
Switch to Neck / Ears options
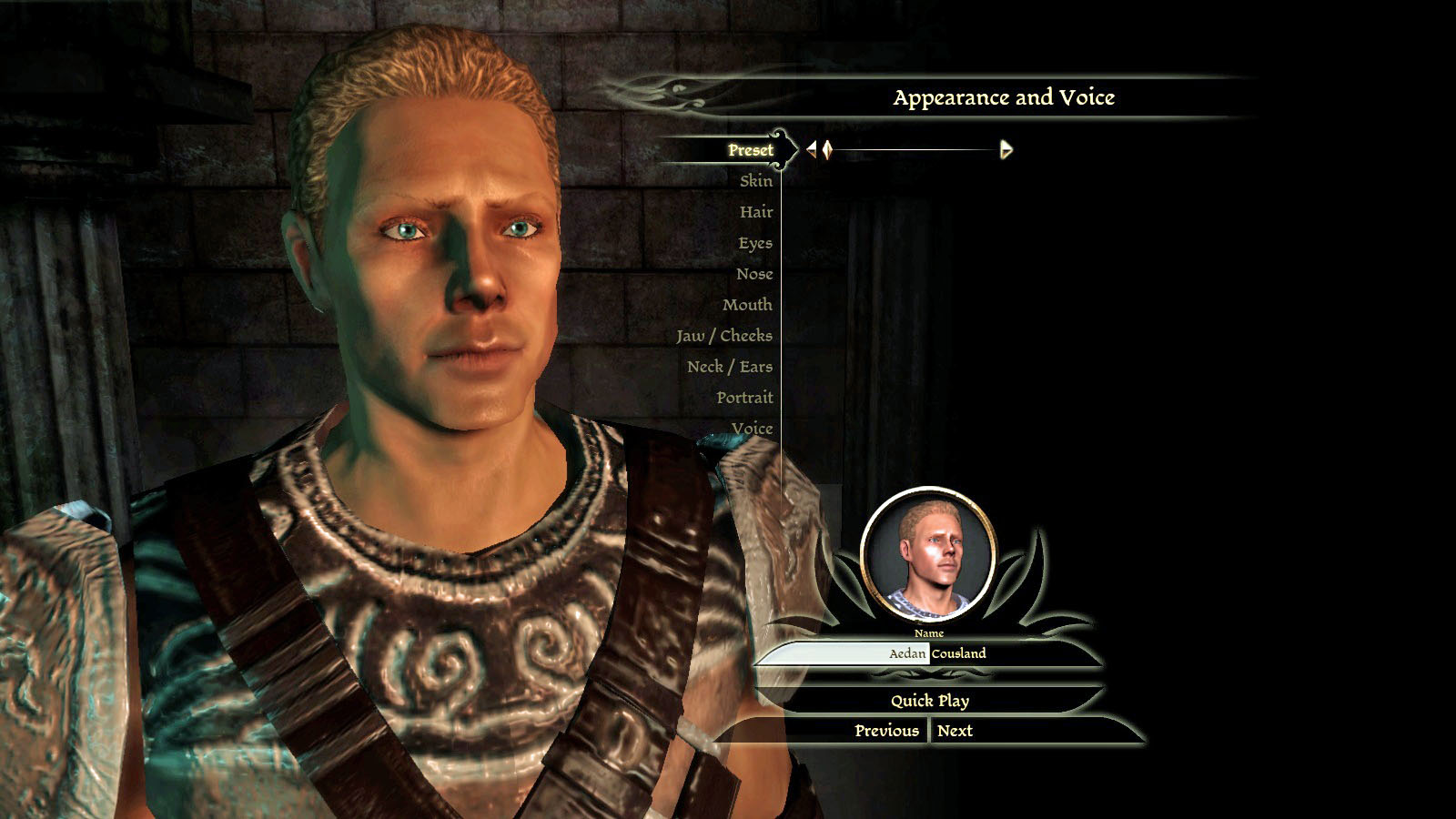(729, 367)
